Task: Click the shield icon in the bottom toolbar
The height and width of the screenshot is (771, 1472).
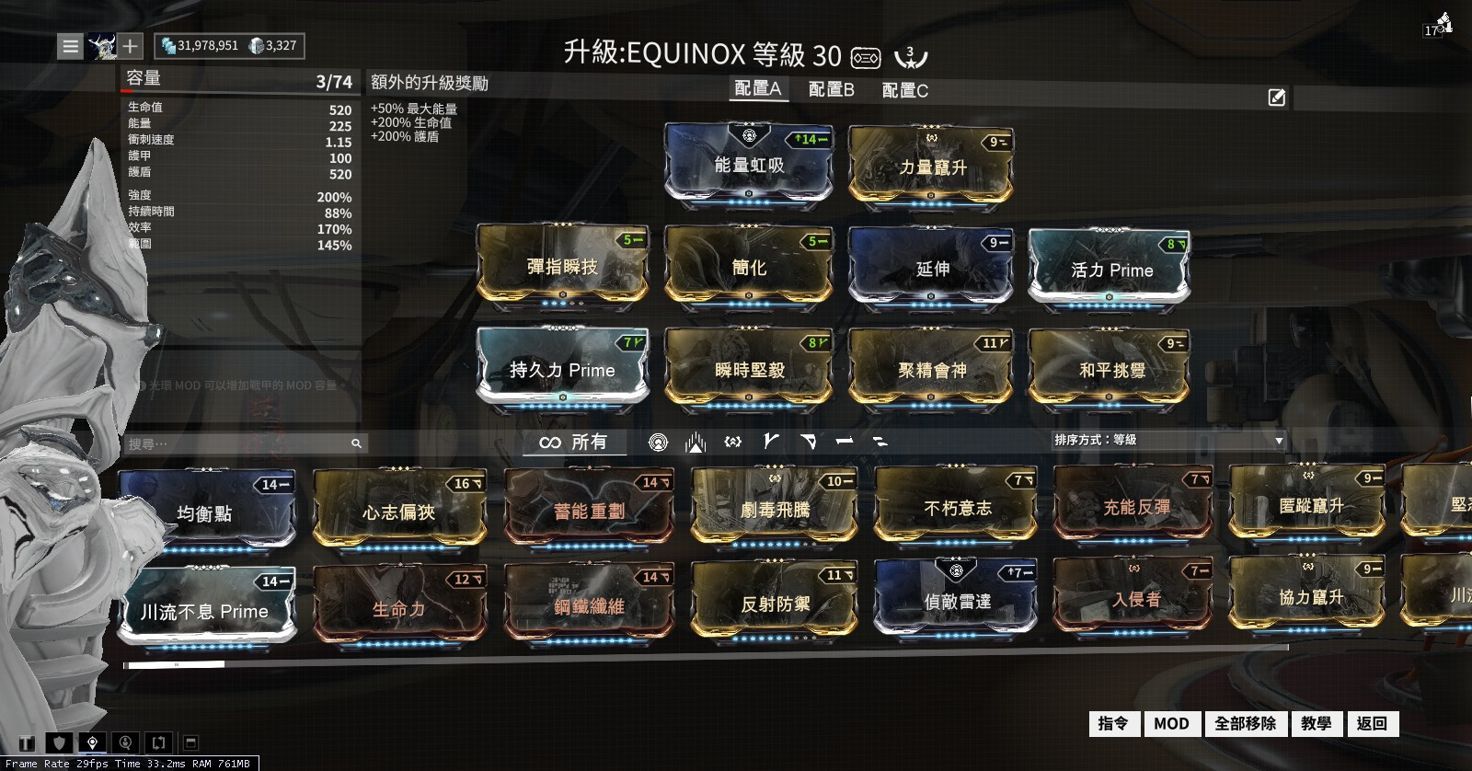Action: click(x=59, y=742)
